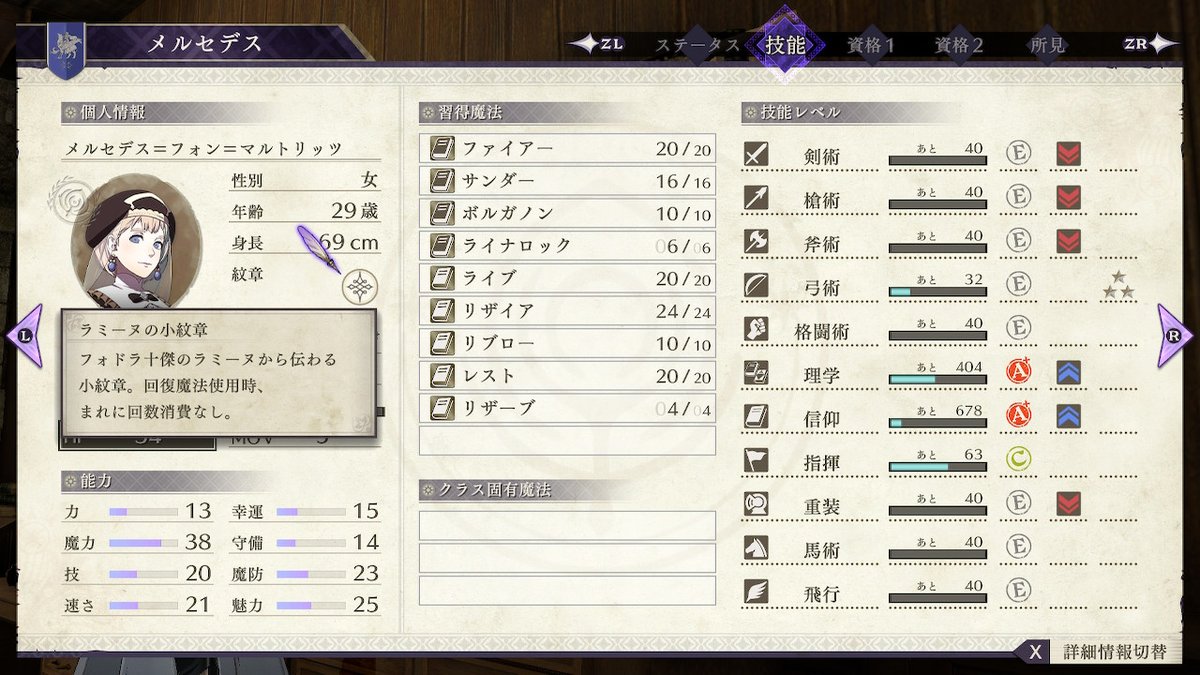Open the 資格2 tab
The image size is (1200, 675).
[958, 45]
